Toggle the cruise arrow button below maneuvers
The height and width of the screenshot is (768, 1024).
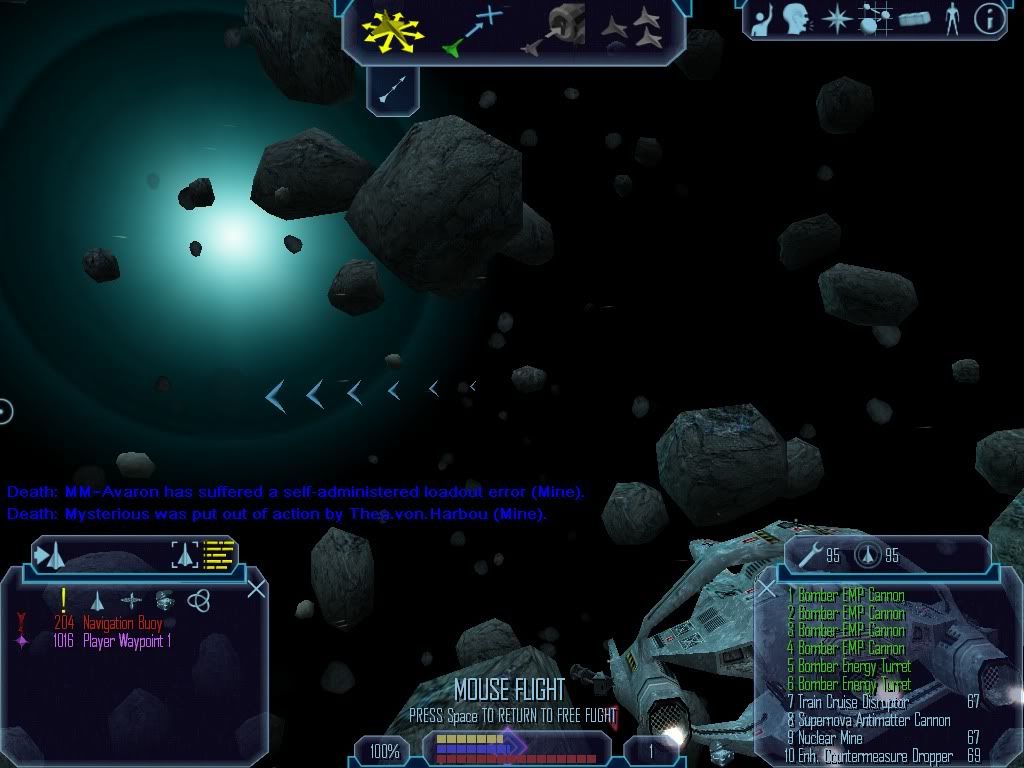point(392,92)
